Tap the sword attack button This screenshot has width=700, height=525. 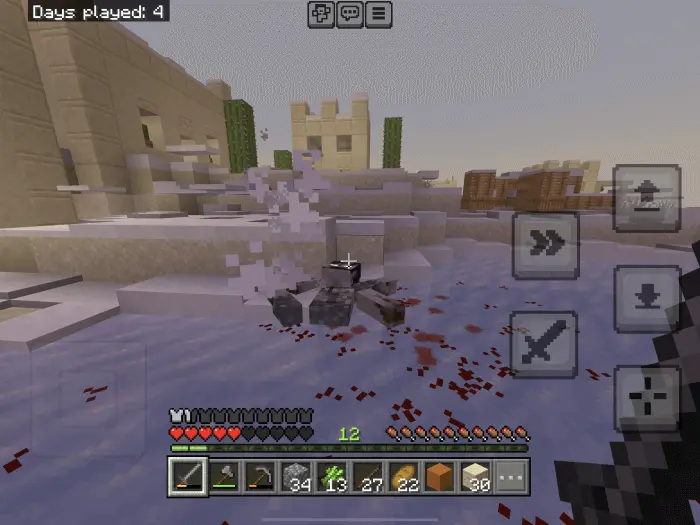545,344
